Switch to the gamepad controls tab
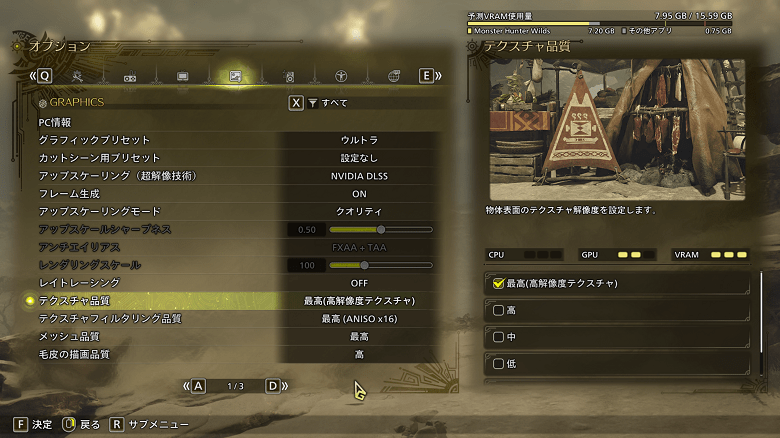 [129, 76]
